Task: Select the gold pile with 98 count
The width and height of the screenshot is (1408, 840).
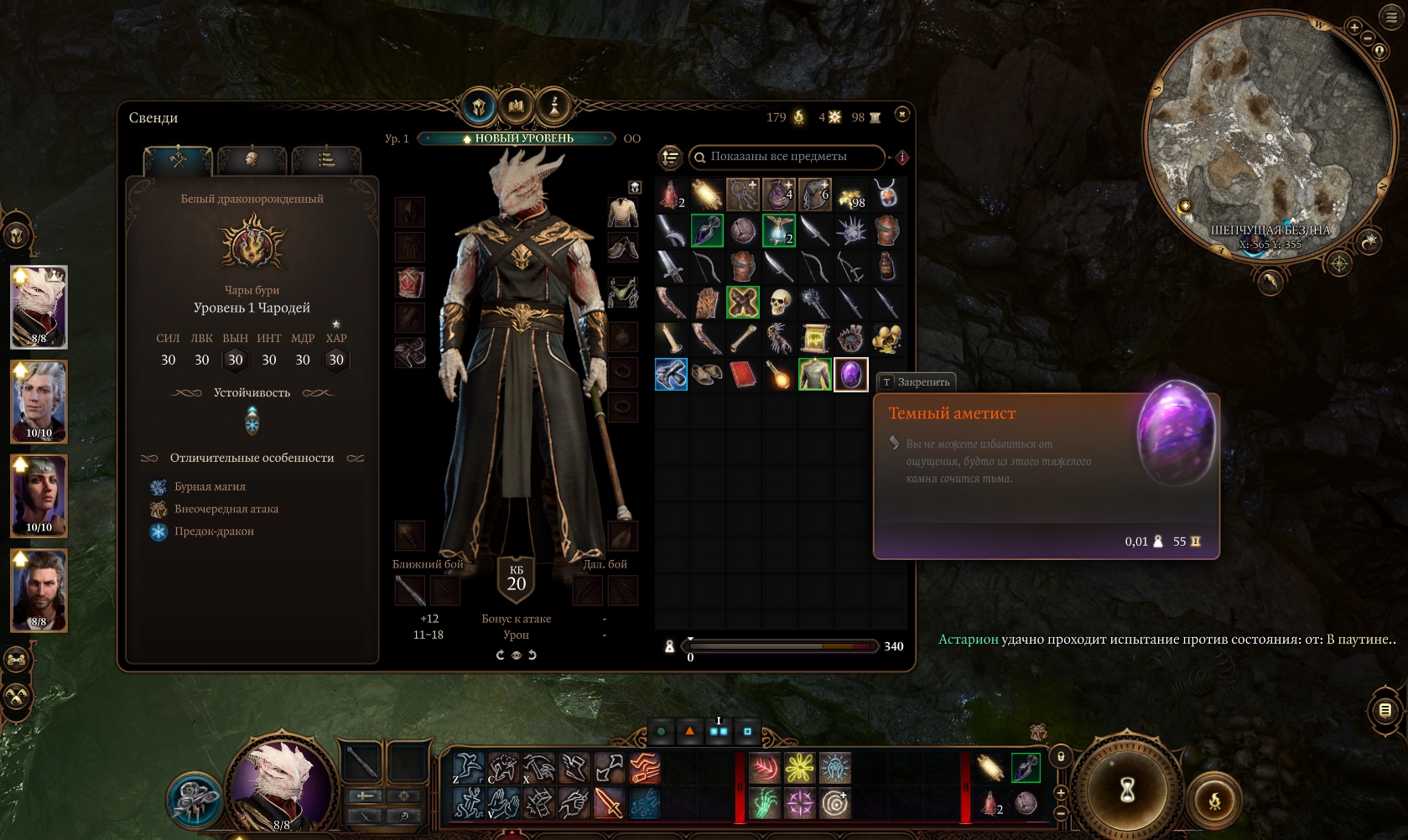Action: coord(850,195)
